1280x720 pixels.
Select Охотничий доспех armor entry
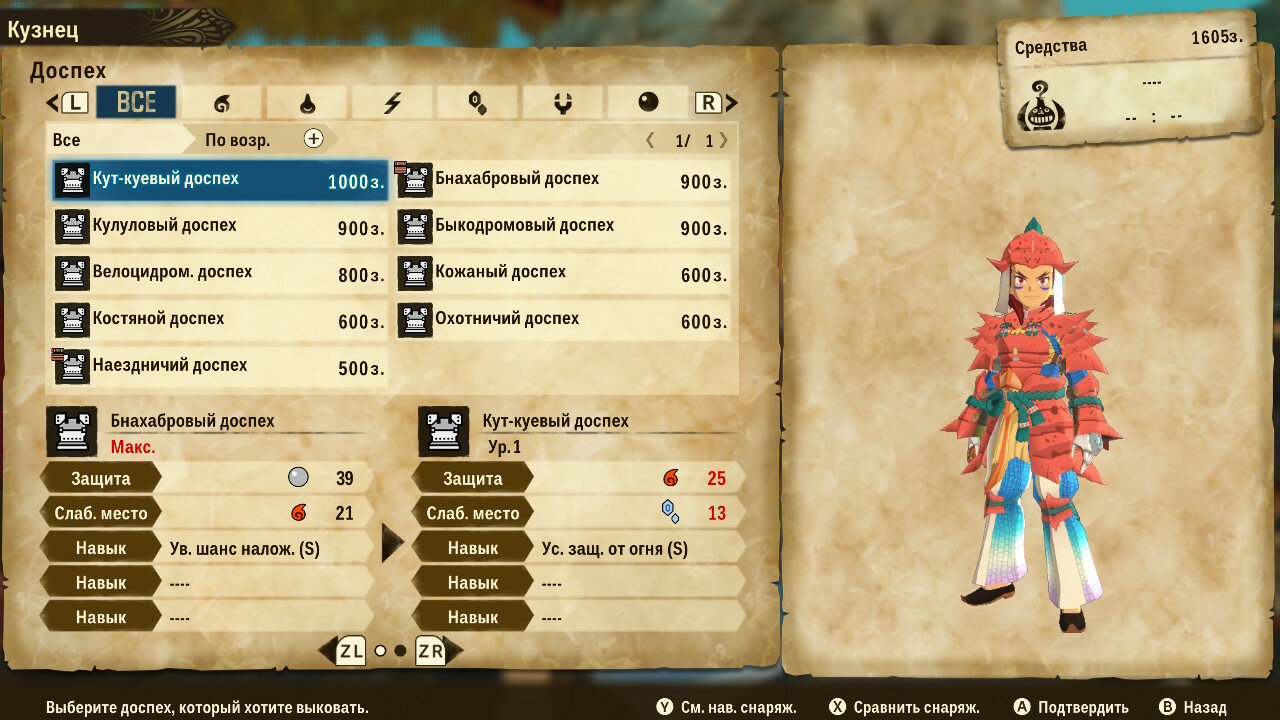point(564,321)
